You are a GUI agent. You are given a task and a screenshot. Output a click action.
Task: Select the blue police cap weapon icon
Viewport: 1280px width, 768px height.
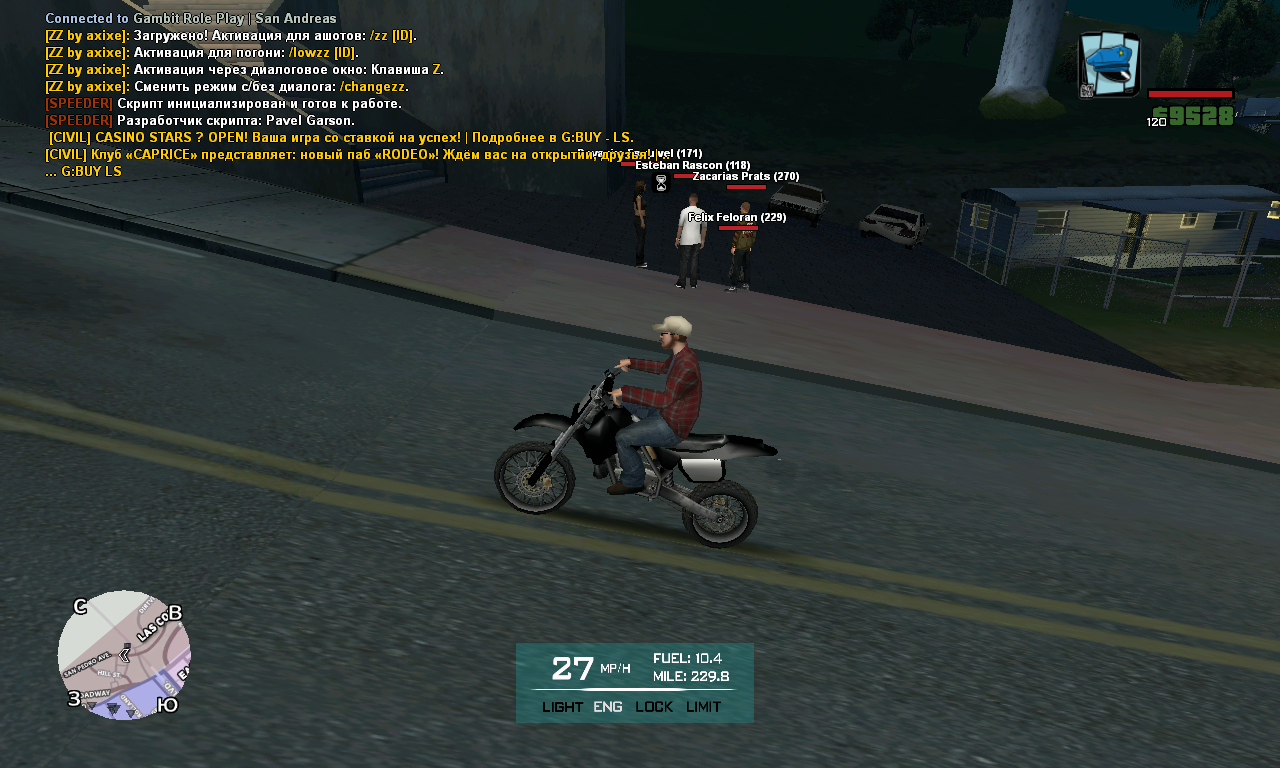1109,65
